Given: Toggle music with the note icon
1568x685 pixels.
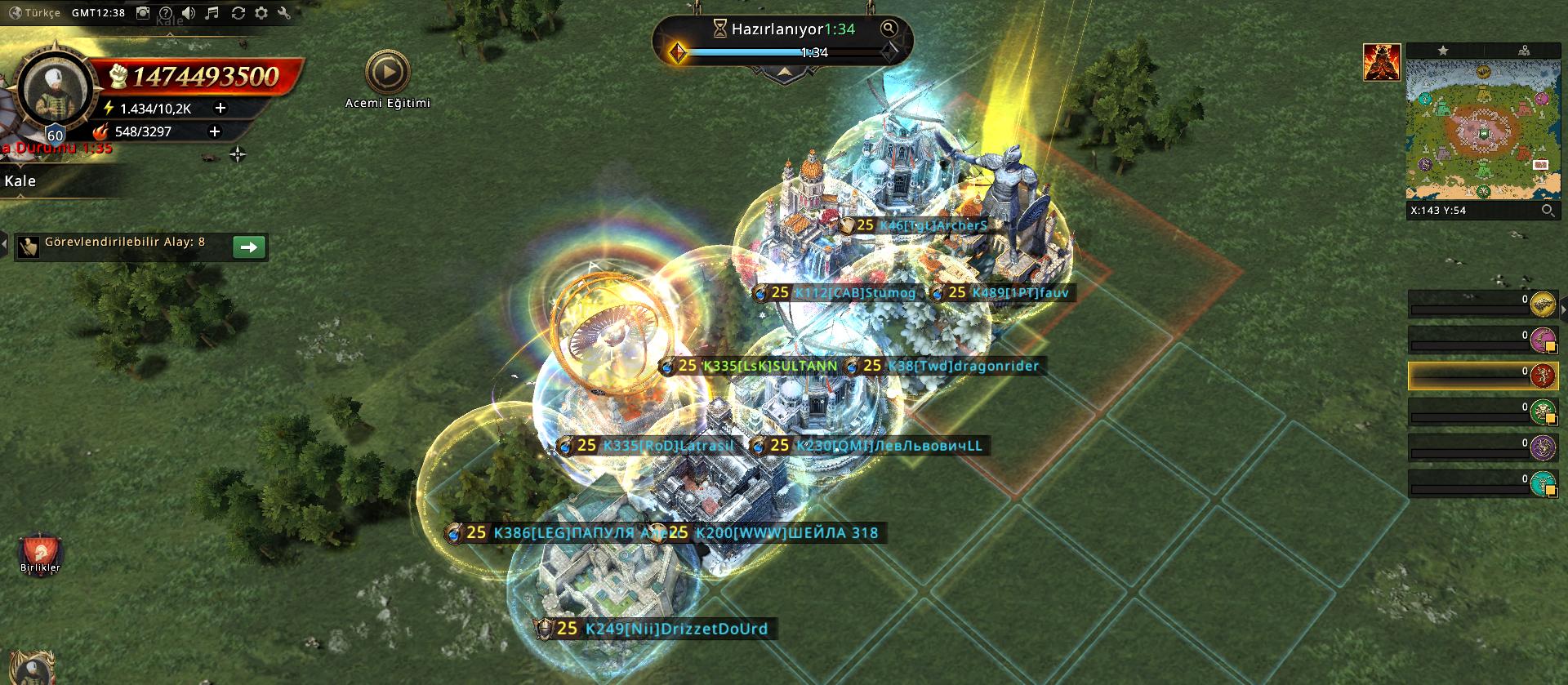Looking at the screenshot, I should point(212,13).
